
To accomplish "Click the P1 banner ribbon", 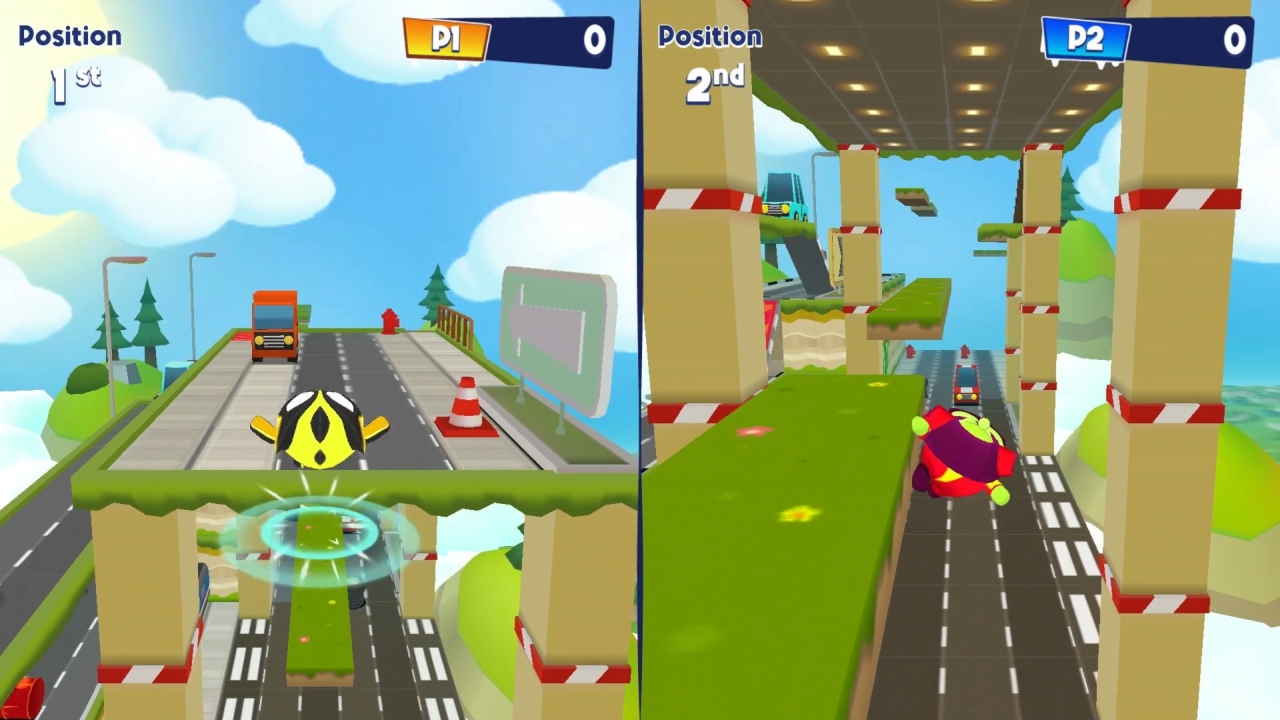I will point(446,40).
